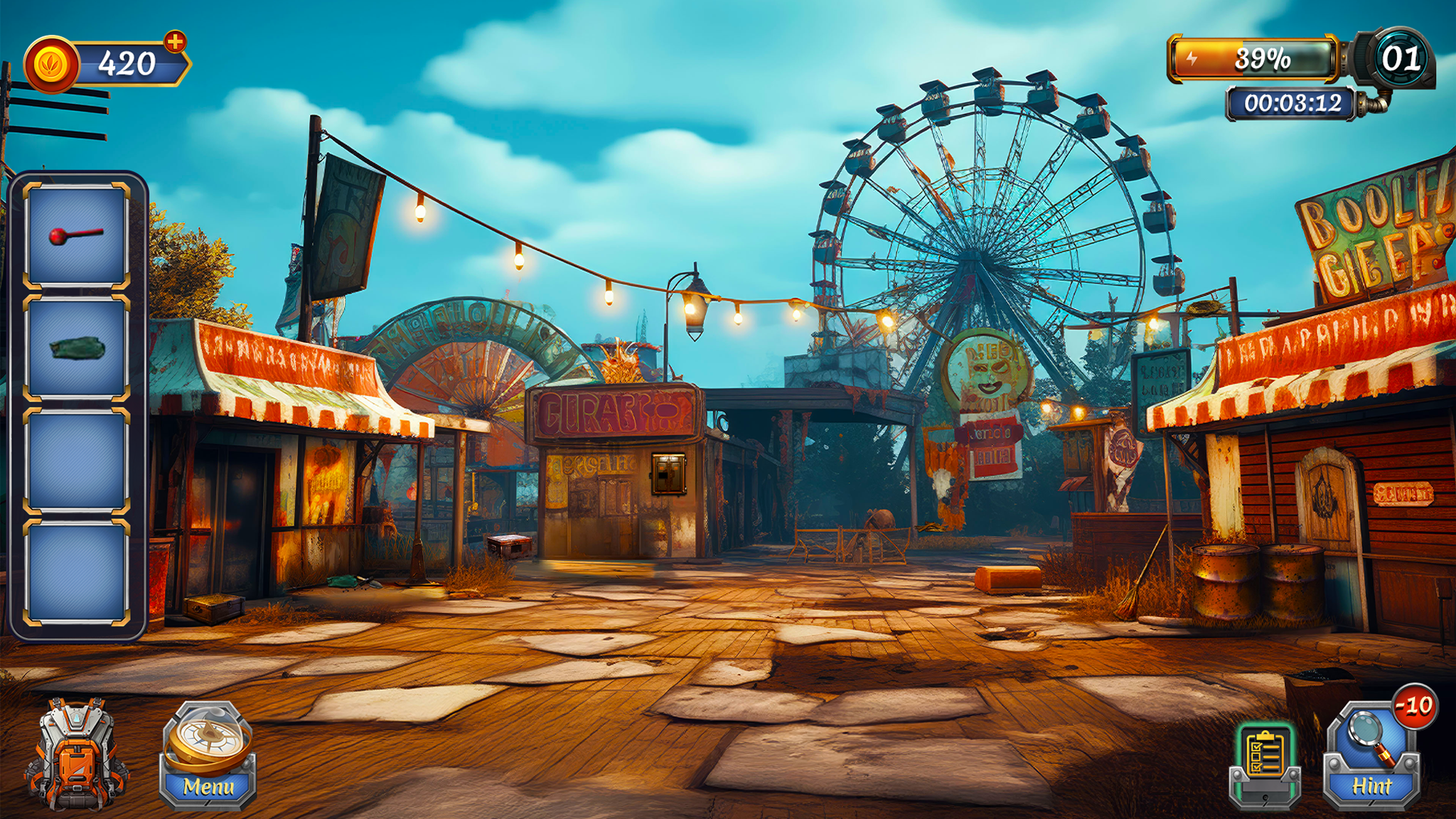Open the backpack inventory
The image size is (1456, 819).
tap(75, 756)
